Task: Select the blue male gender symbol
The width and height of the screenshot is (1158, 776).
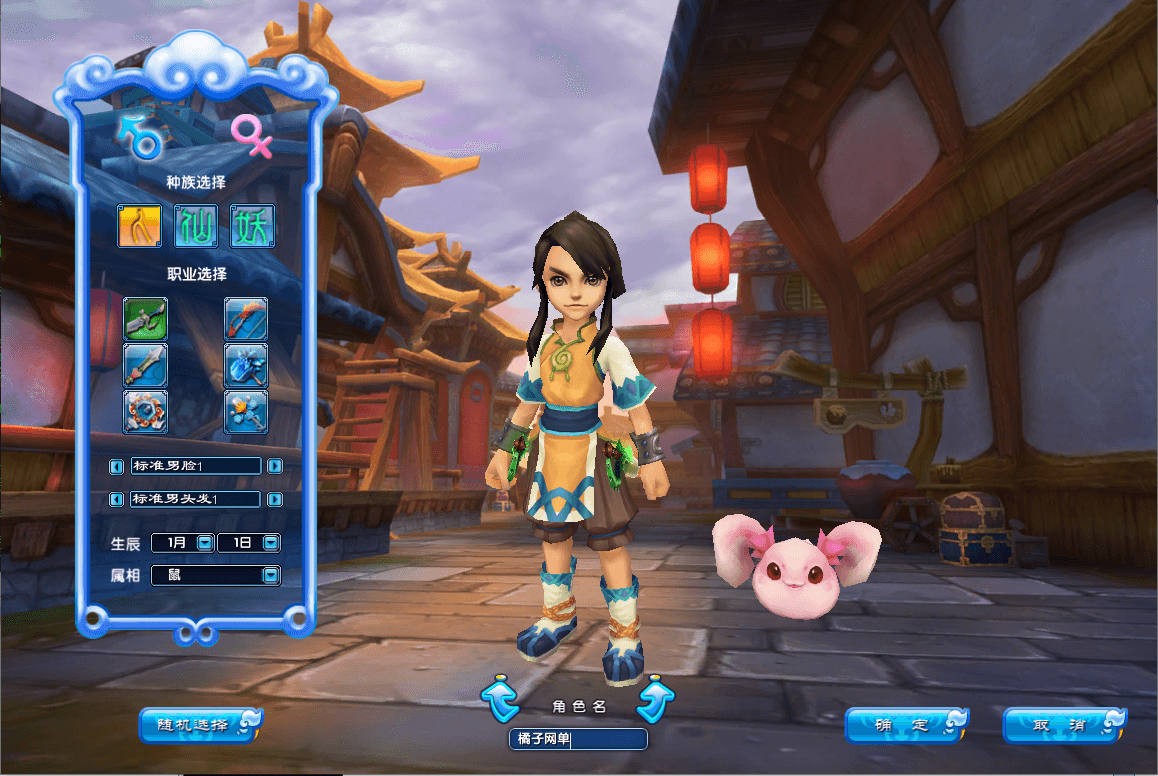Action: 142,136
